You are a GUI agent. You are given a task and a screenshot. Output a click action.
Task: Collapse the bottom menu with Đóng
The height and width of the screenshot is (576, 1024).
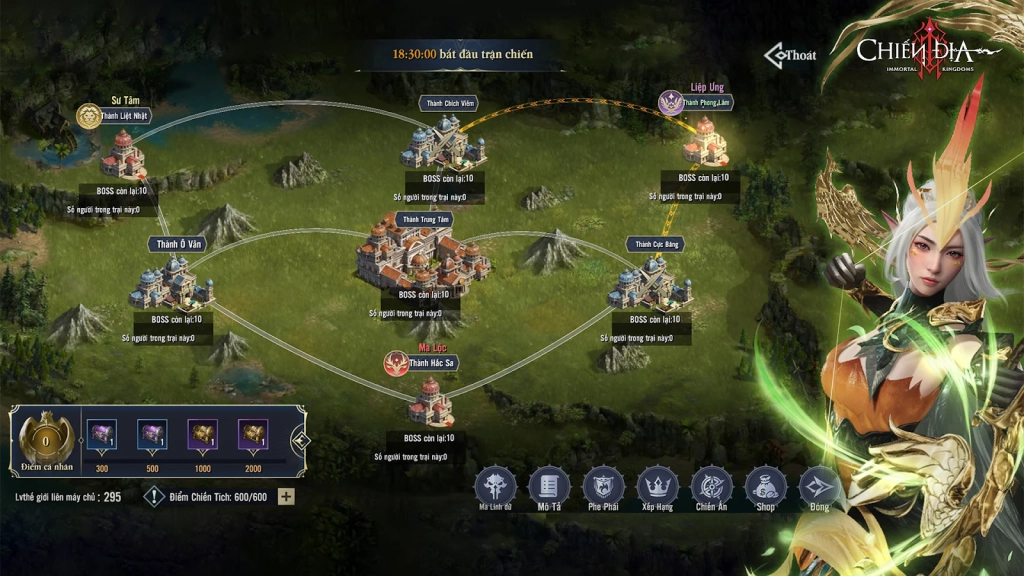[x=819, y=485]
